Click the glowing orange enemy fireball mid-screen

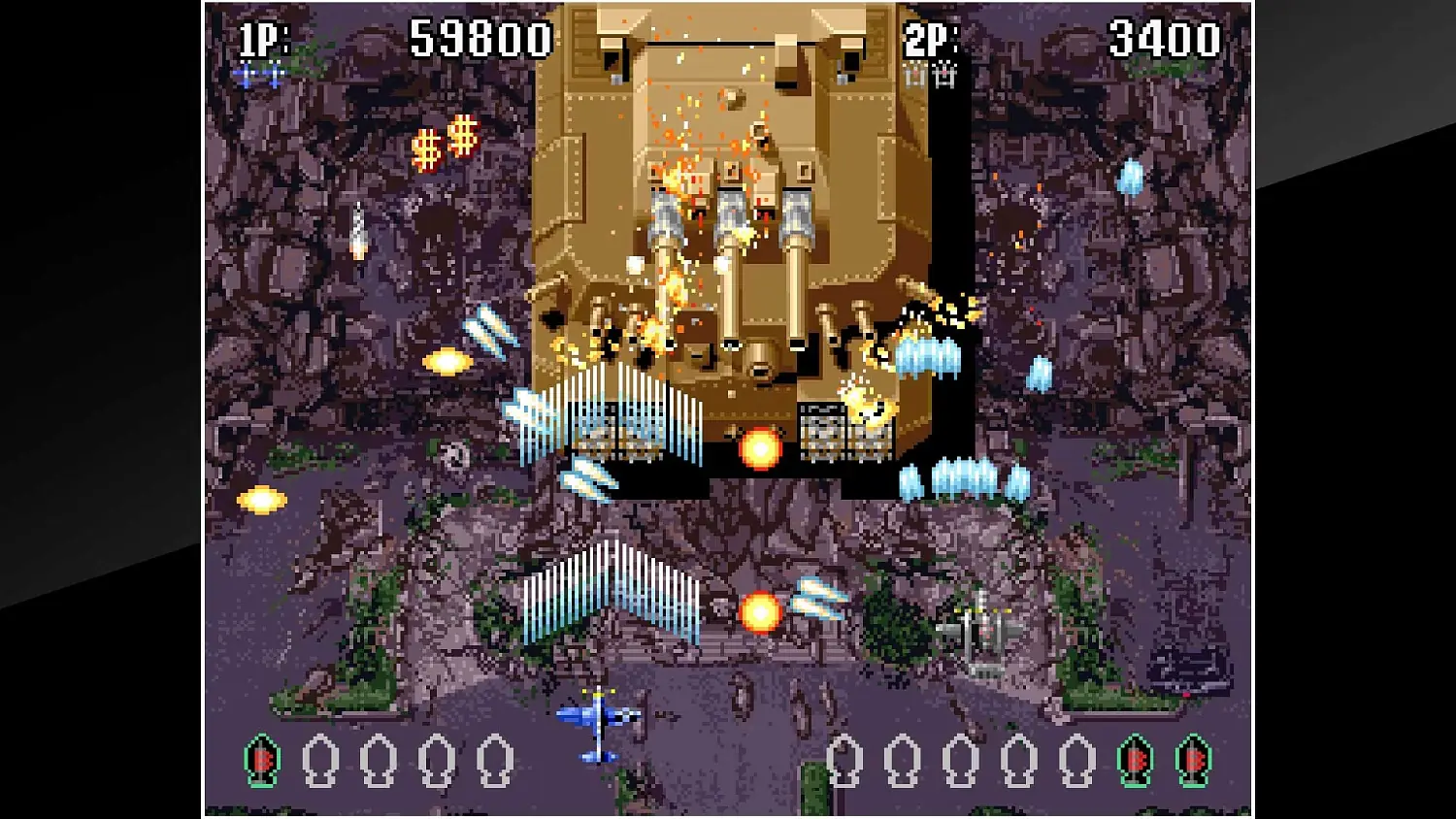[760, 448]
